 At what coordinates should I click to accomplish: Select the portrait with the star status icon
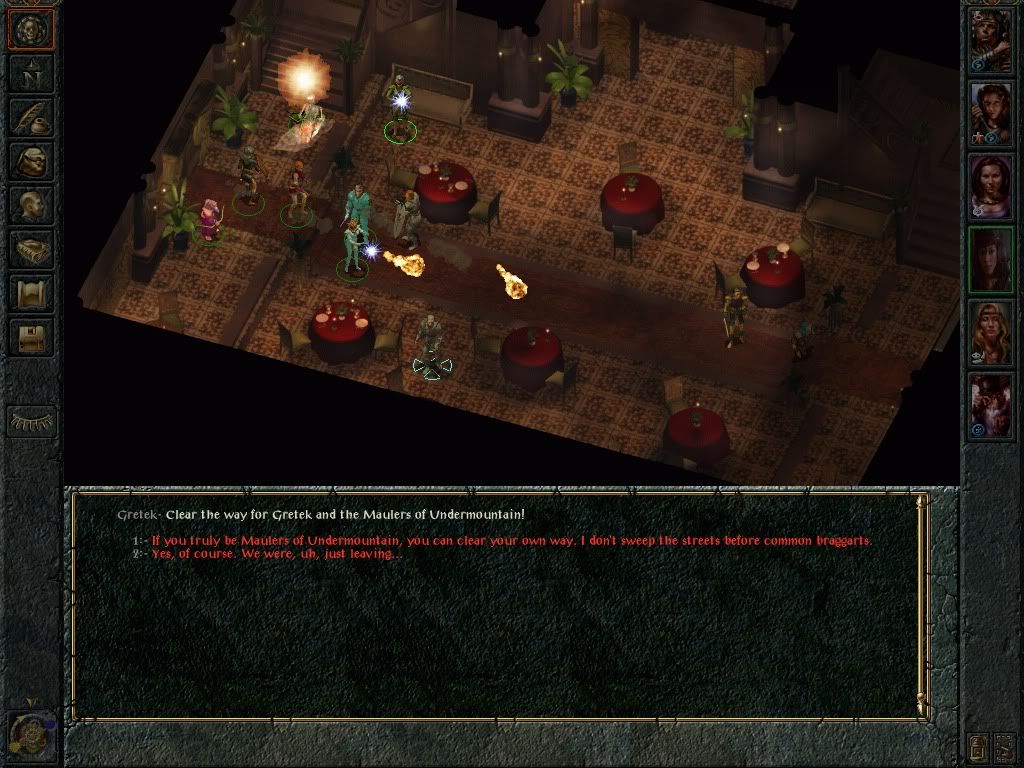pos(990,112)
